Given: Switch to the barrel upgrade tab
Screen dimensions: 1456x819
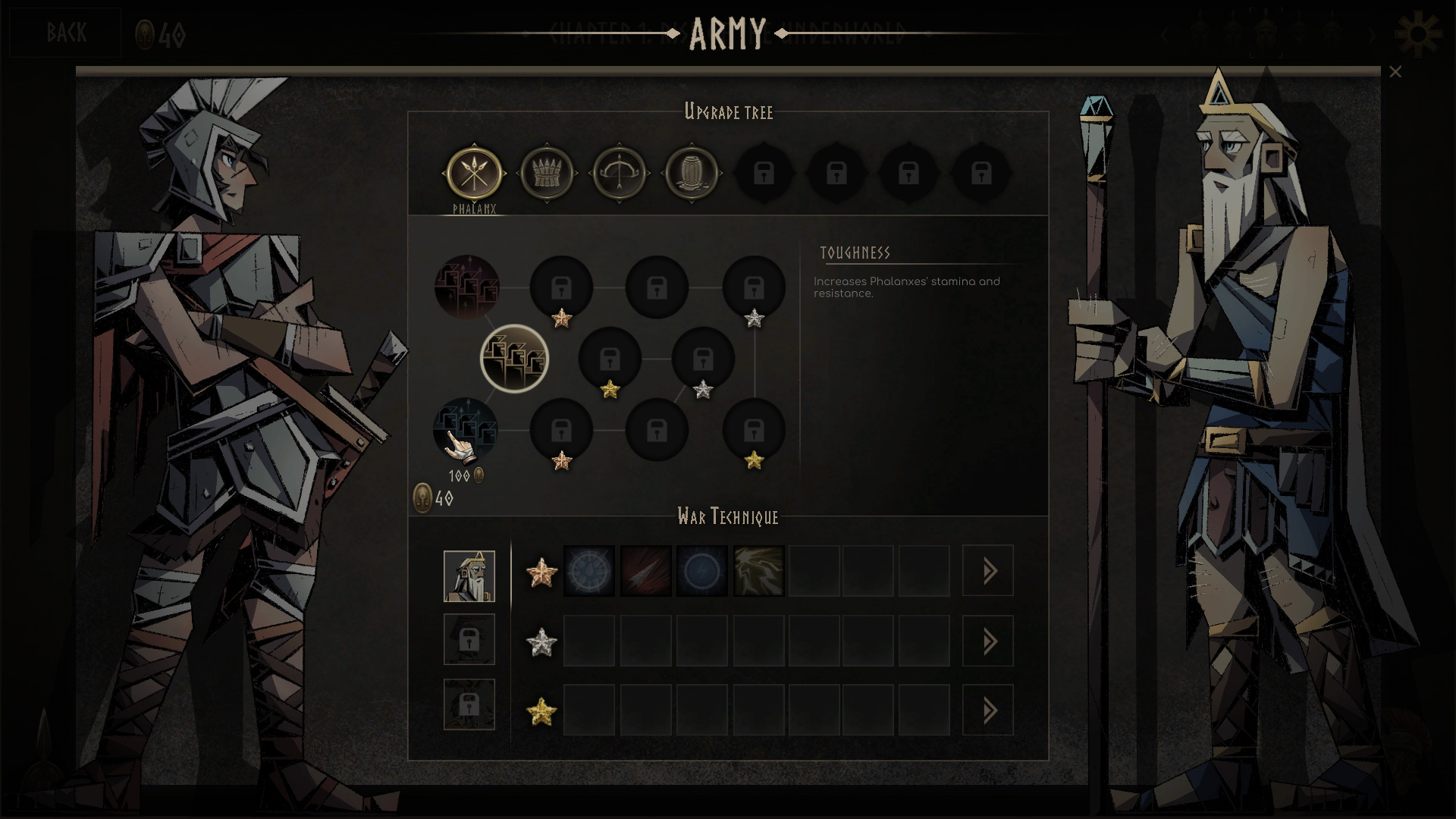Looking at the screenshot, I should click(x=691, y=174).
